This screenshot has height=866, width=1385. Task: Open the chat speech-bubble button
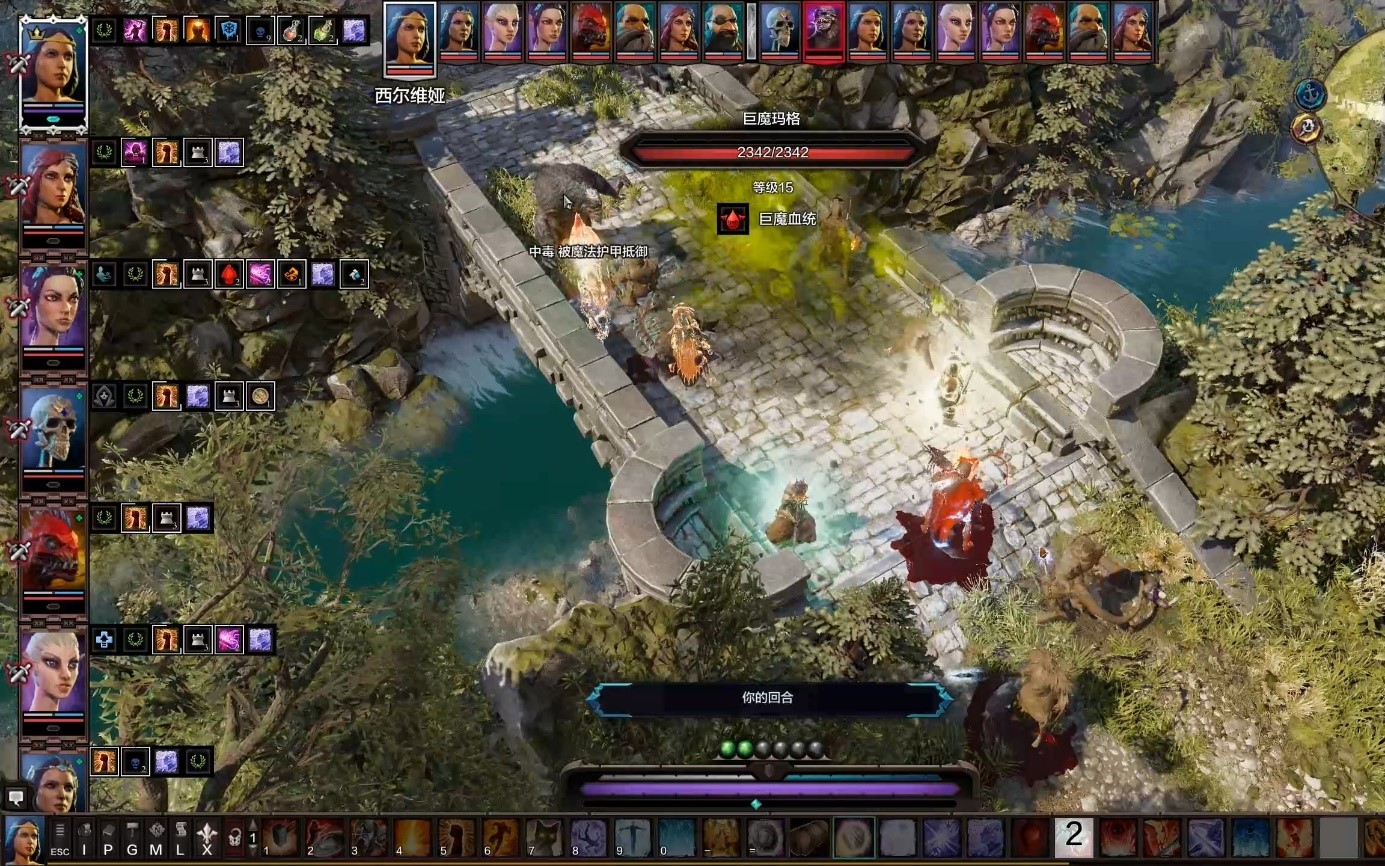pos(16,797)
